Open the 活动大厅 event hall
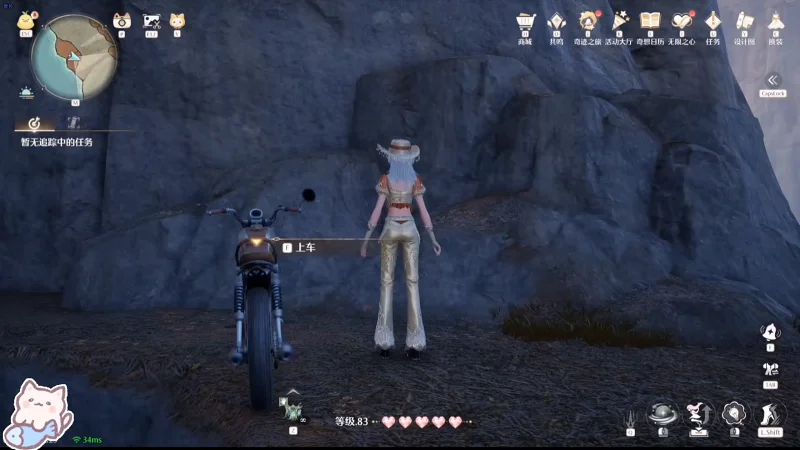 (x=620, y=22)
